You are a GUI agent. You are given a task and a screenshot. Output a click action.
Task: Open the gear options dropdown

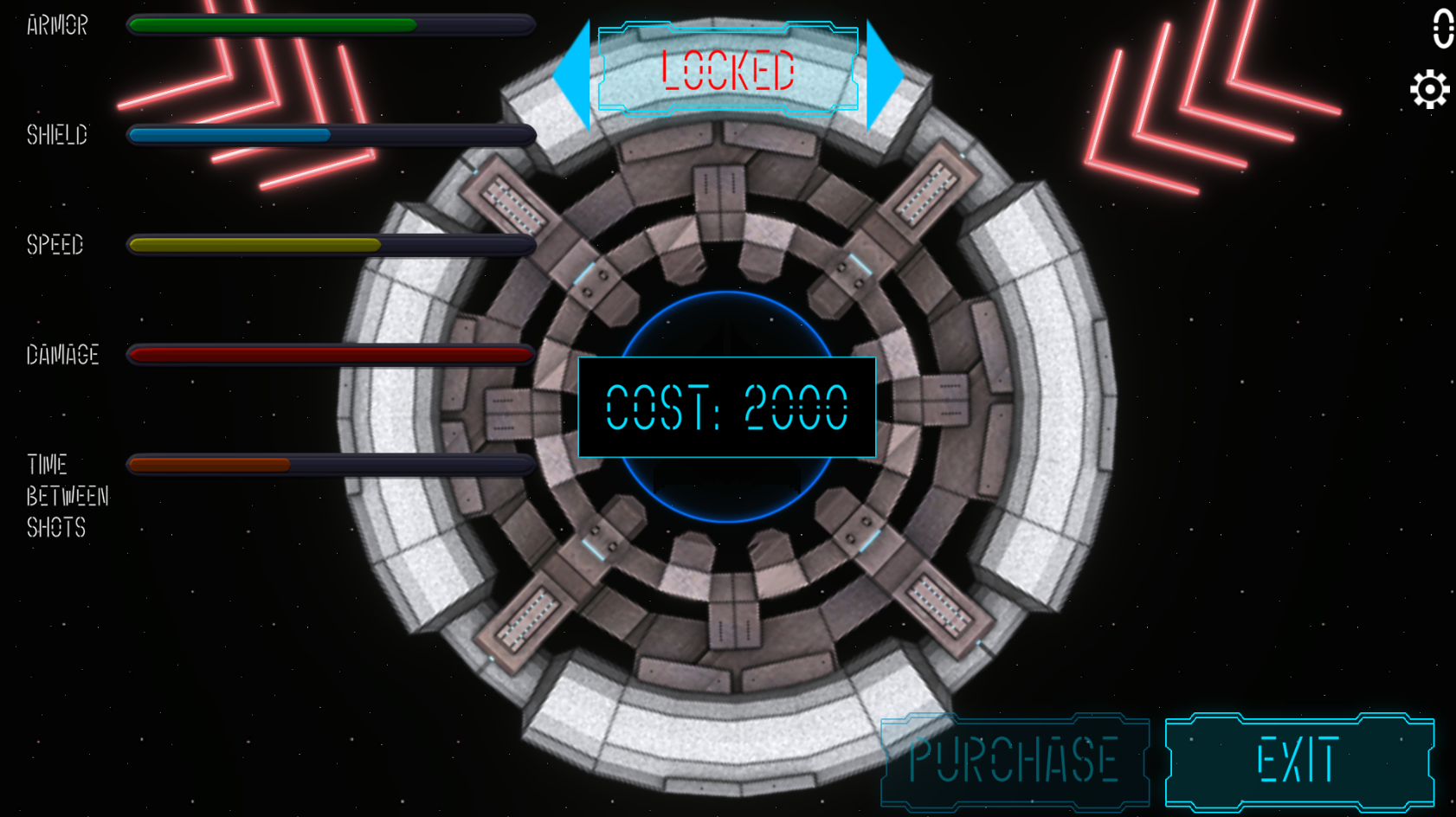tap(1429, 87)
